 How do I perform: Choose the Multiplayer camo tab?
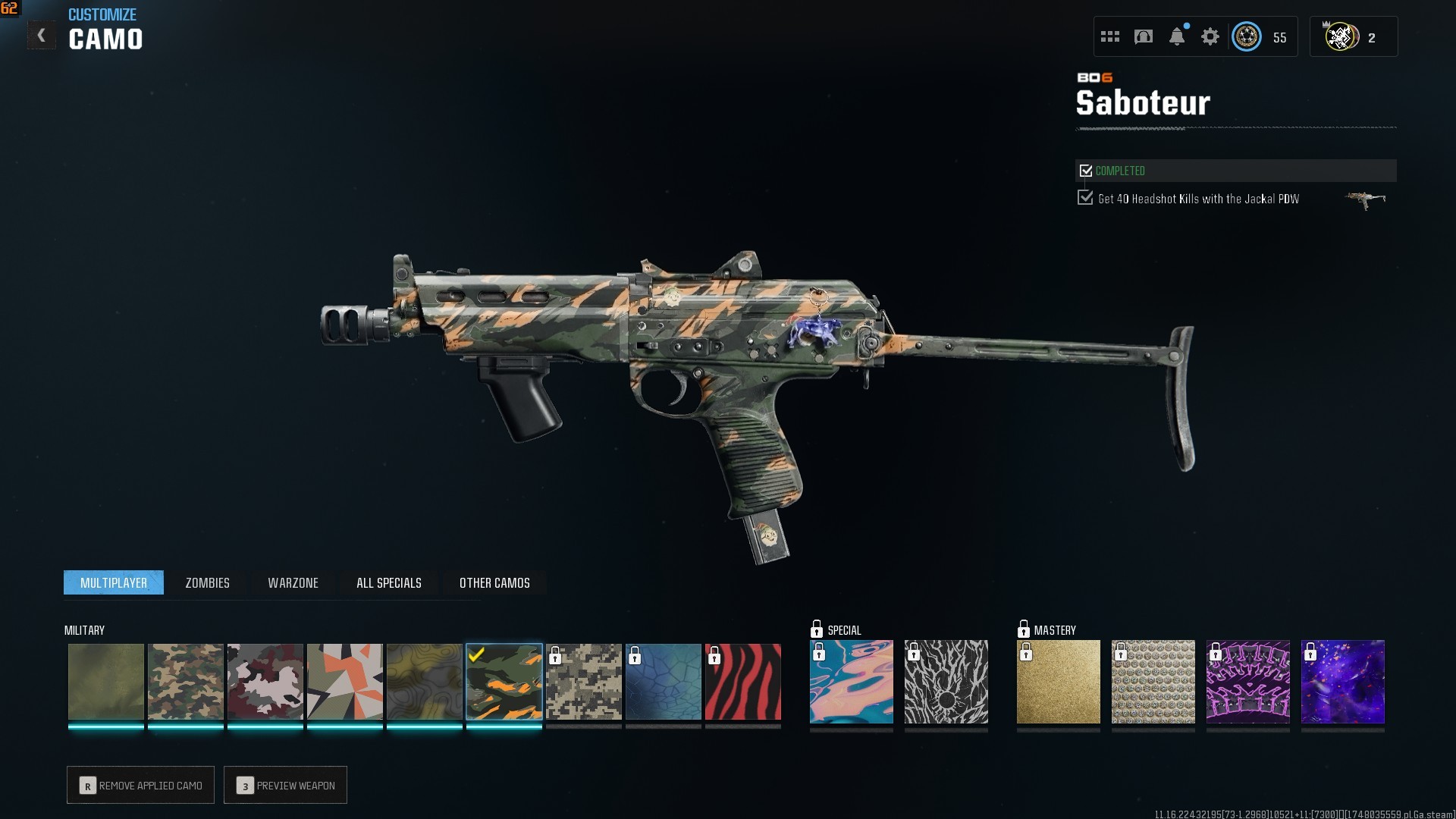[x=114, y=582]
